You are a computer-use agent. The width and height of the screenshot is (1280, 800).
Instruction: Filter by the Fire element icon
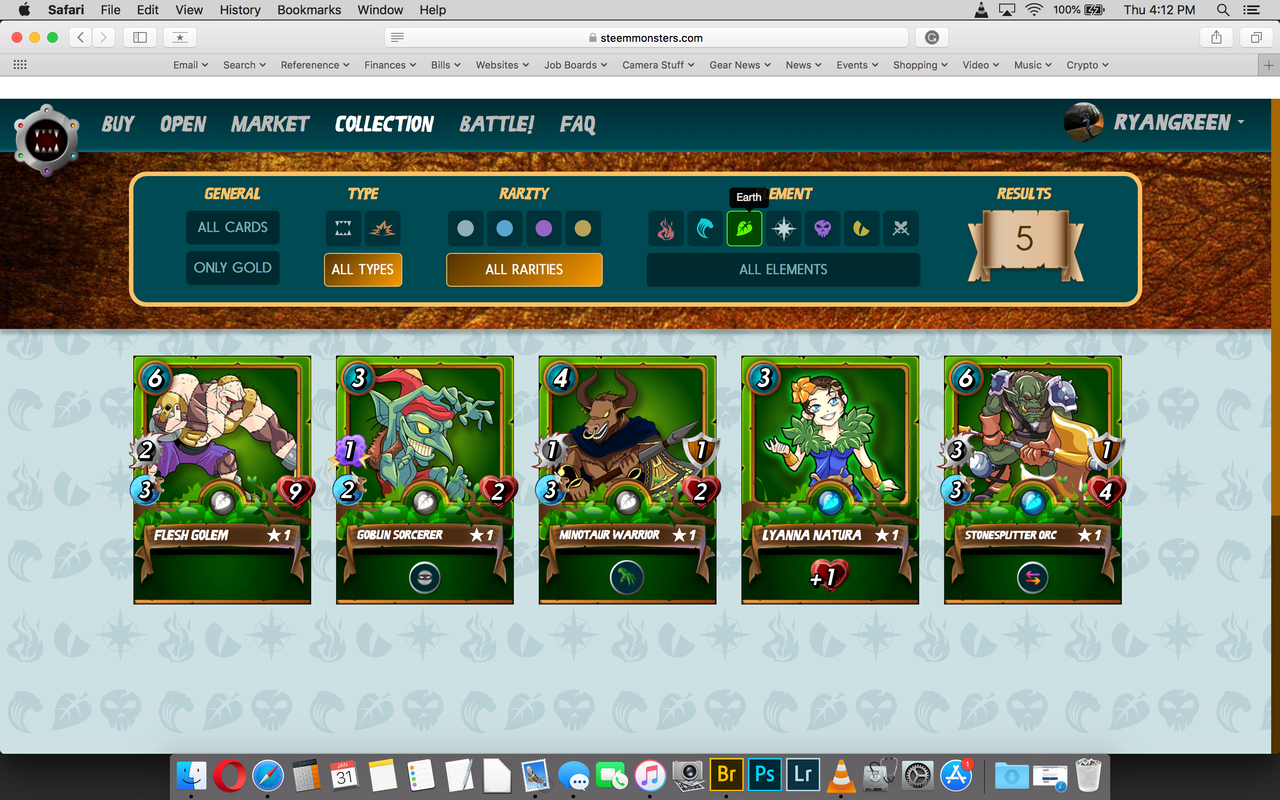666,229
